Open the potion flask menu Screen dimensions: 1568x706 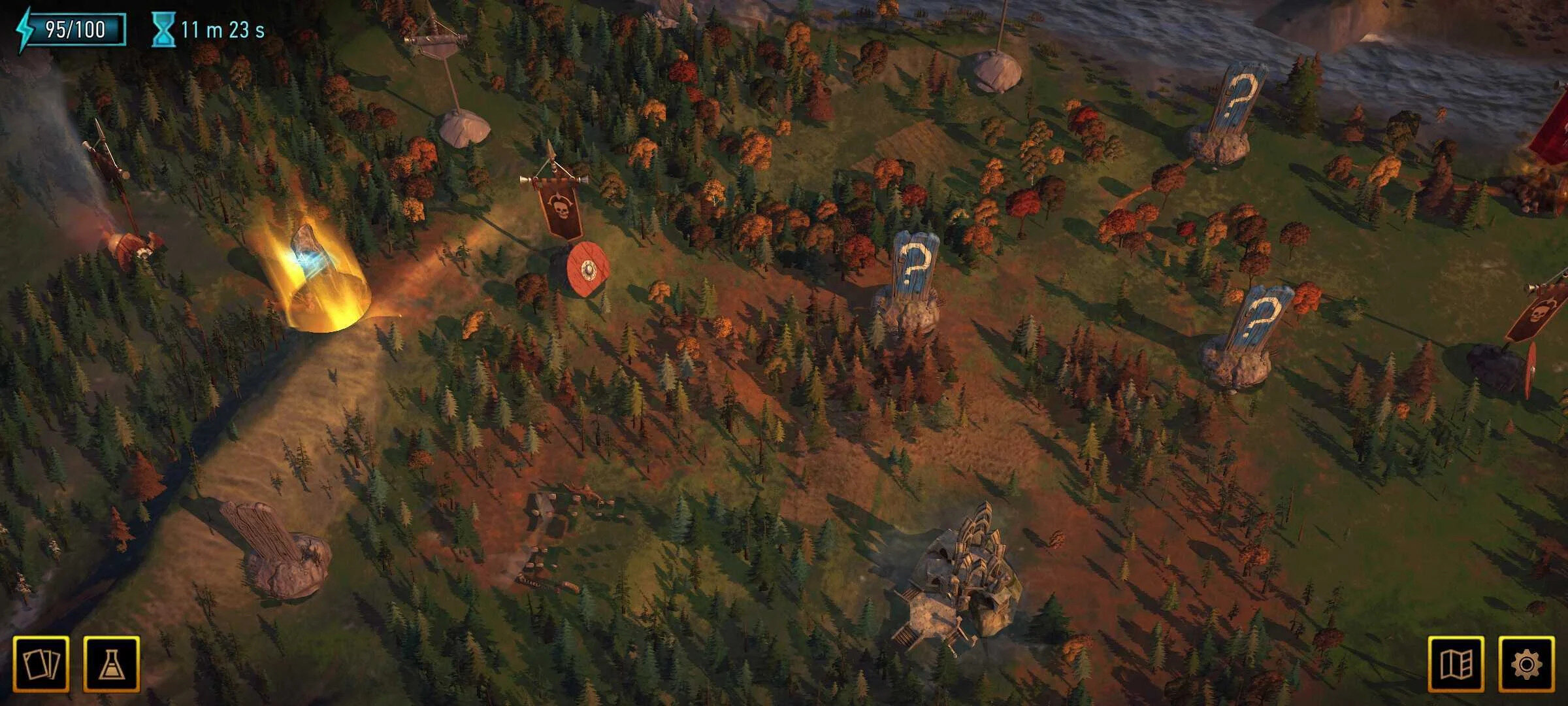(112, 664)
